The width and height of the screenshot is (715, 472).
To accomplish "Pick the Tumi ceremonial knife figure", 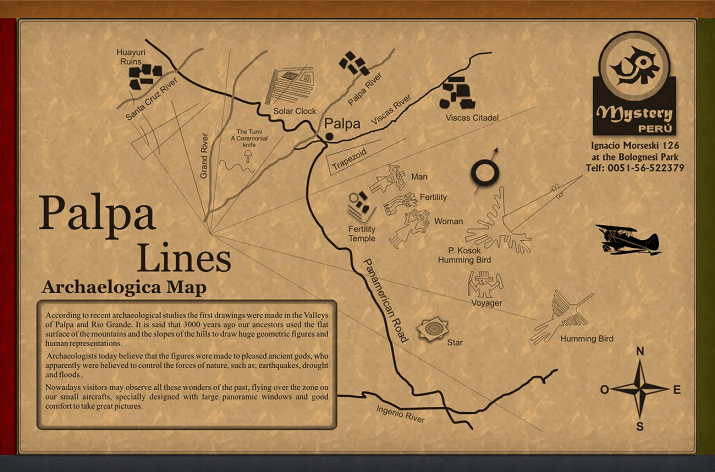I will pyautogui.click(x=246, y=156).
